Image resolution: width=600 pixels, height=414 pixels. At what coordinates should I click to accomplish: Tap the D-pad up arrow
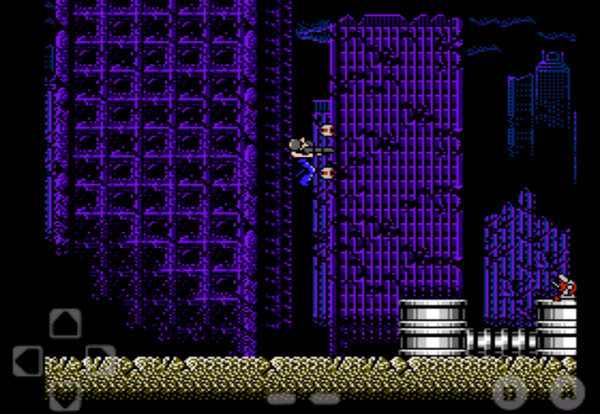[x=65, y=324]
